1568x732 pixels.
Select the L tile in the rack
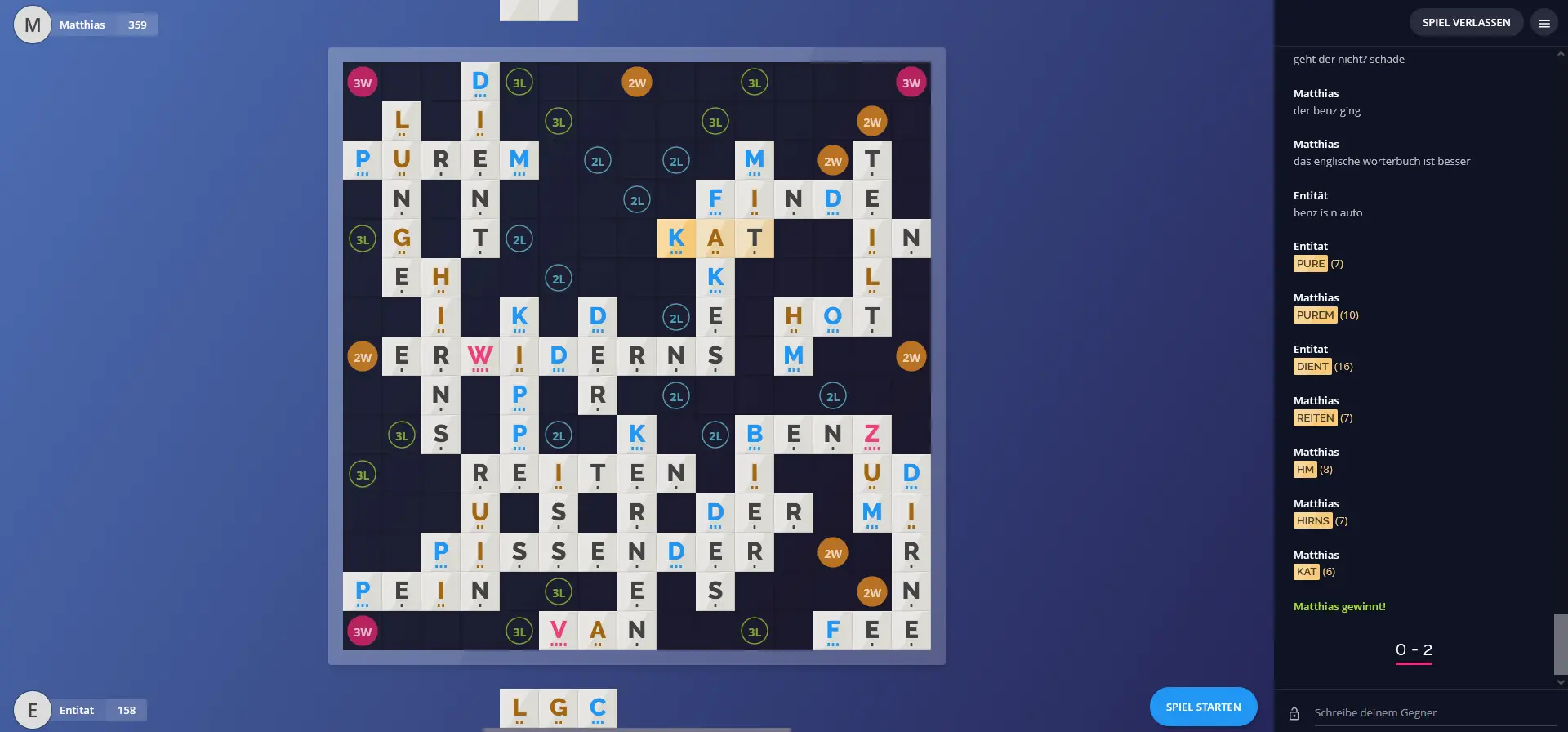point(519,707)
